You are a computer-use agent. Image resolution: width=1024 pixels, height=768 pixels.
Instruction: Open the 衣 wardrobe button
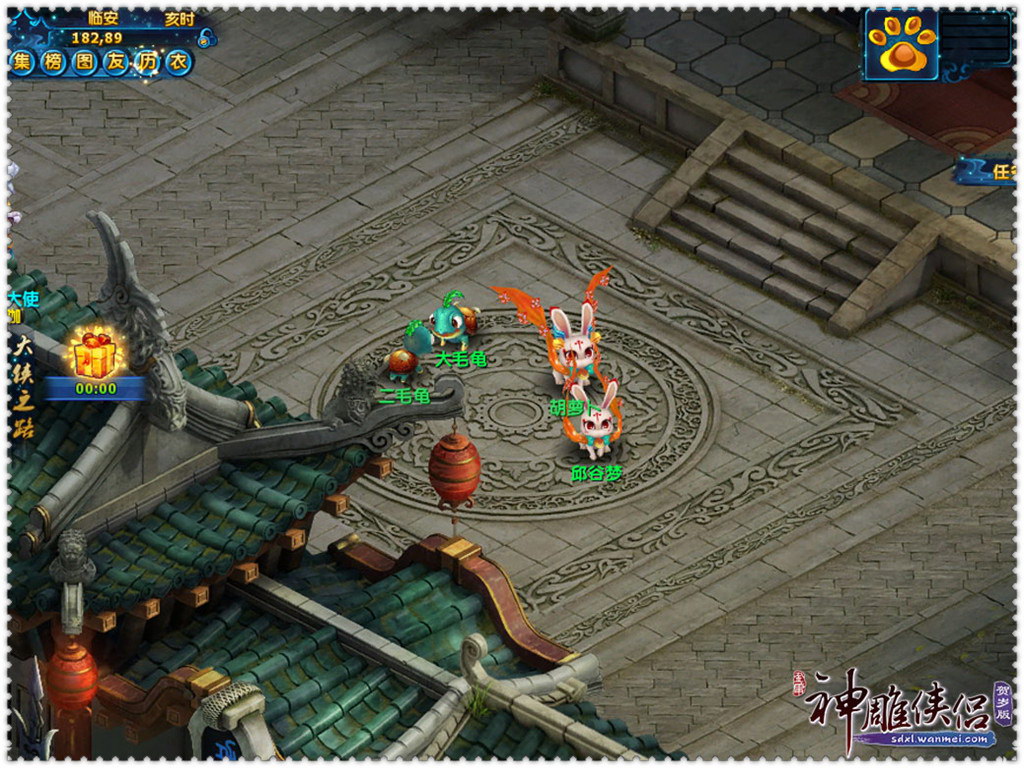(178, 63)
